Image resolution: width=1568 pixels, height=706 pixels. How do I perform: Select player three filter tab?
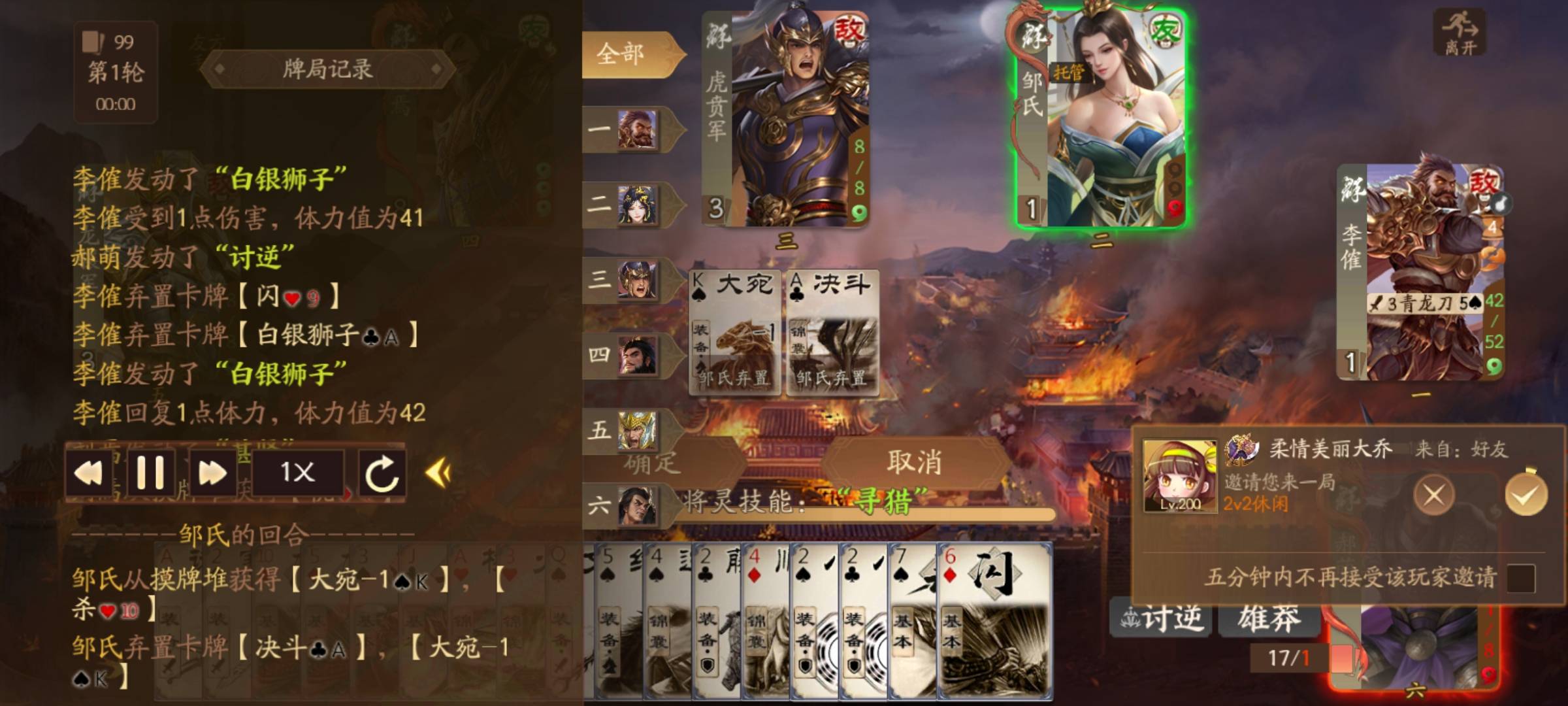pyautogui.click(x=627, y=279)
